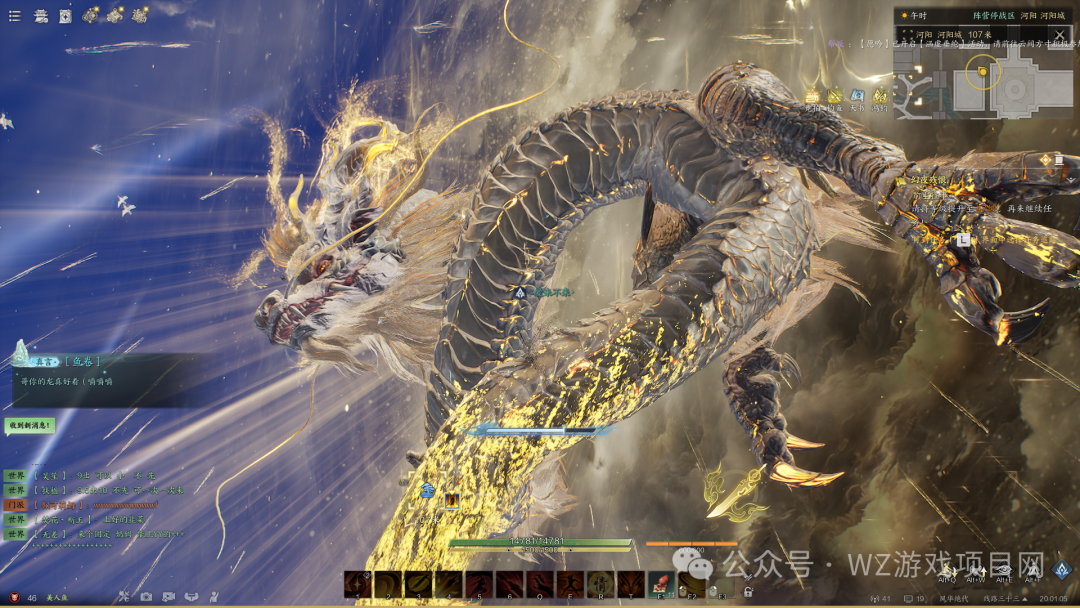
Task: Open the diamond emblem in the bottom corner
Action: pos(1062,569)
